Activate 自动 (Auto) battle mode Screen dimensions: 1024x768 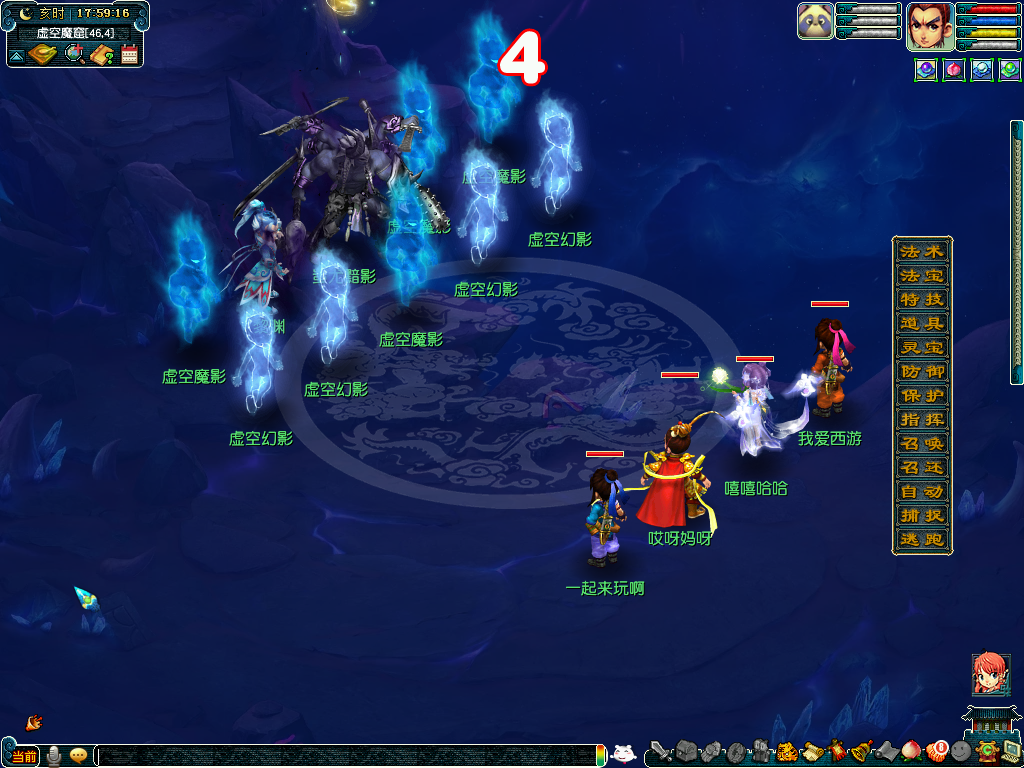pos(922,492)
